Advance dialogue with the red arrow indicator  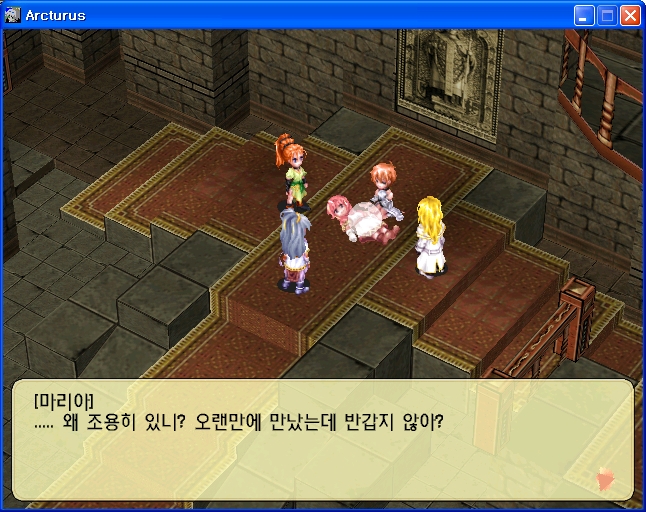pyautogui.click(x=605, y=479)
